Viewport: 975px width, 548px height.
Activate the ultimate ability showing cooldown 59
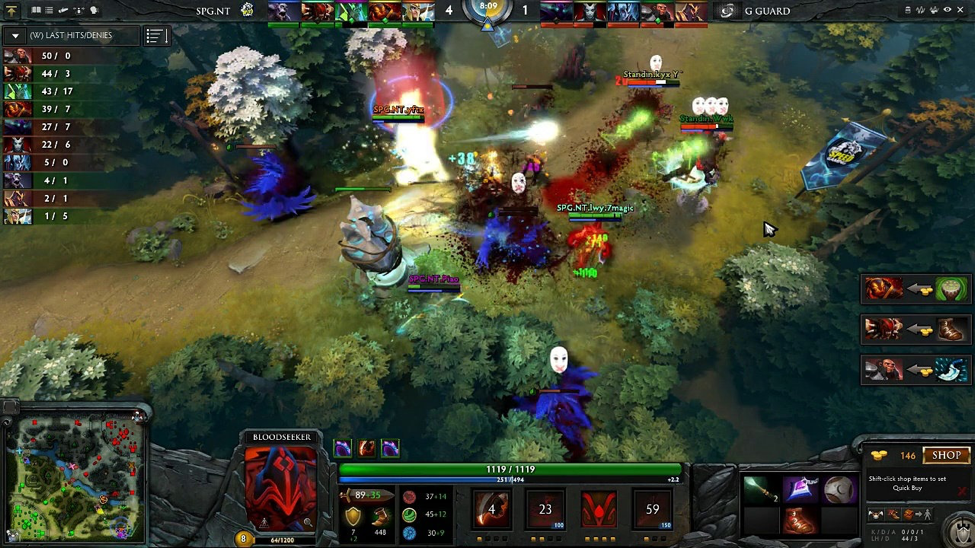[652, 509]
